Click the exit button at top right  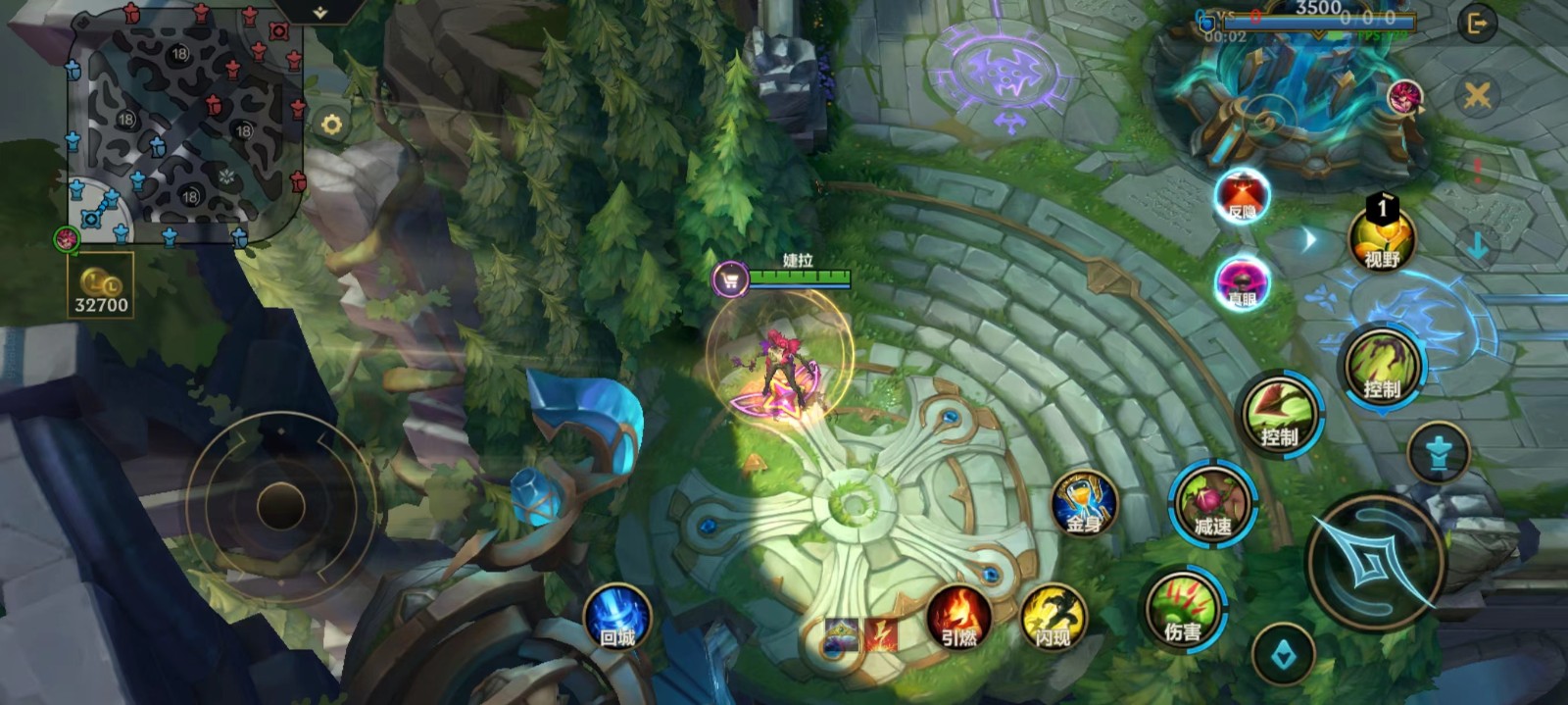1477,23
